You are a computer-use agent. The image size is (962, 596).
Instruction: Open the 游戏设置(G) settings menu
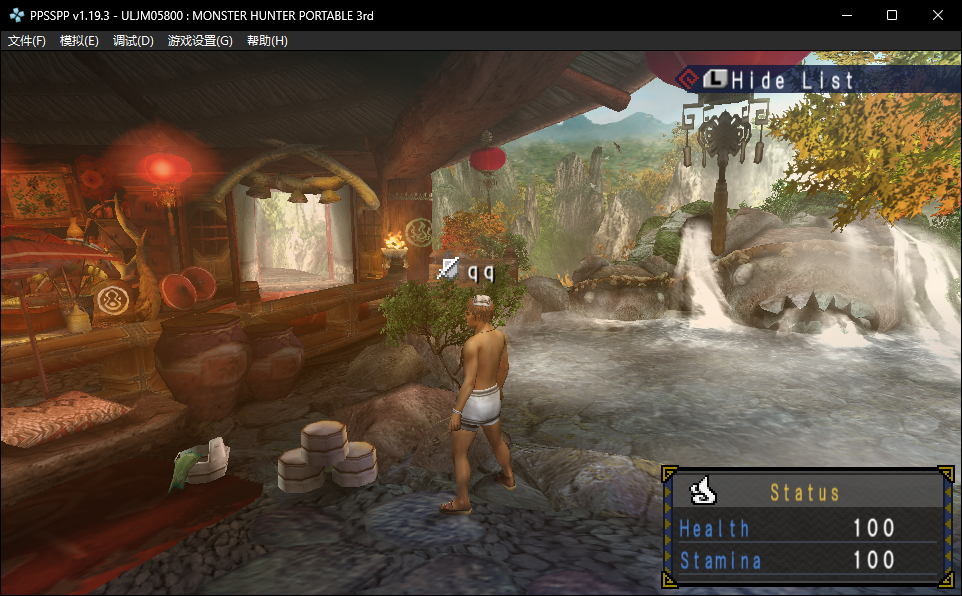[x=200, y=41]
